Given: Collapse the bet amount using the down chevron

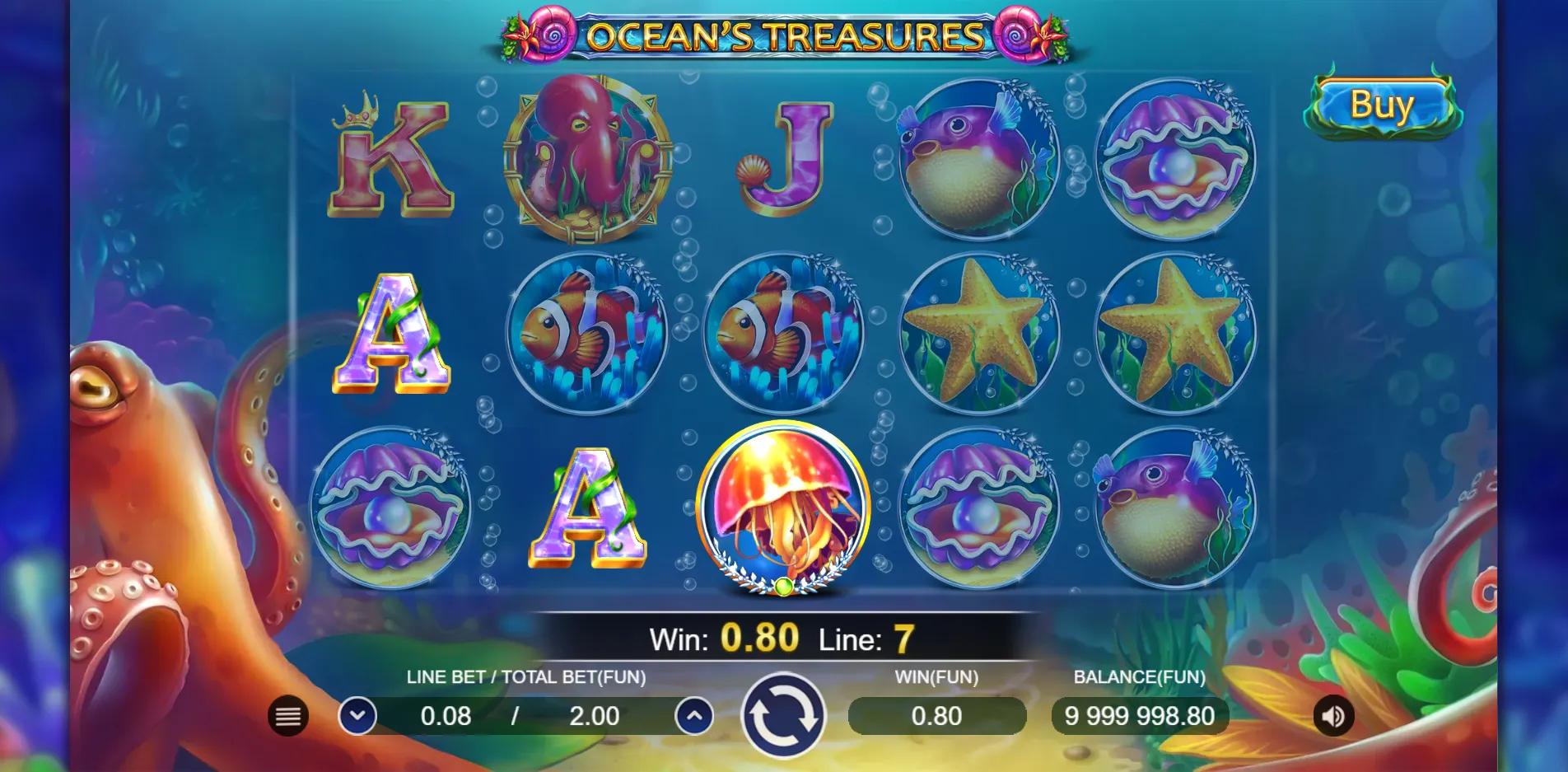Looking at the screenshot, I should 357,716.
